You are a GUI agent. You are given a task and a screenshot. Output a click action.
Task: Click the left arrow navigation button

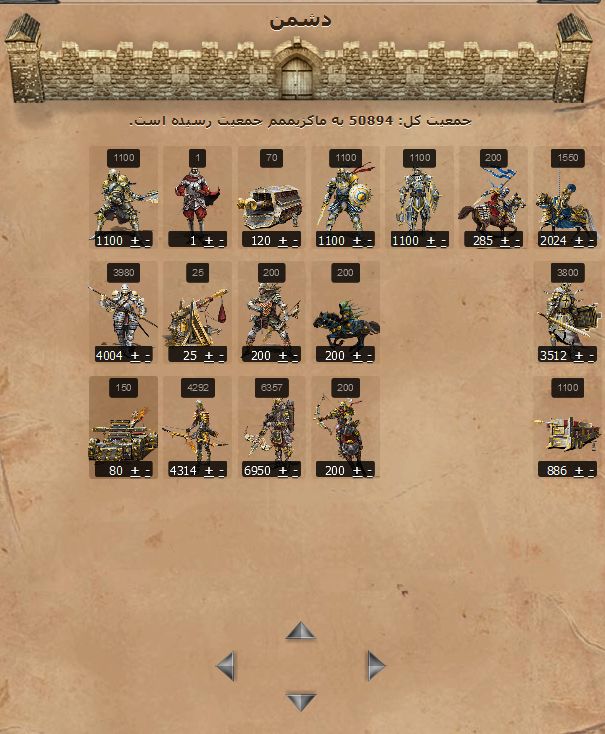pos(226,666)
